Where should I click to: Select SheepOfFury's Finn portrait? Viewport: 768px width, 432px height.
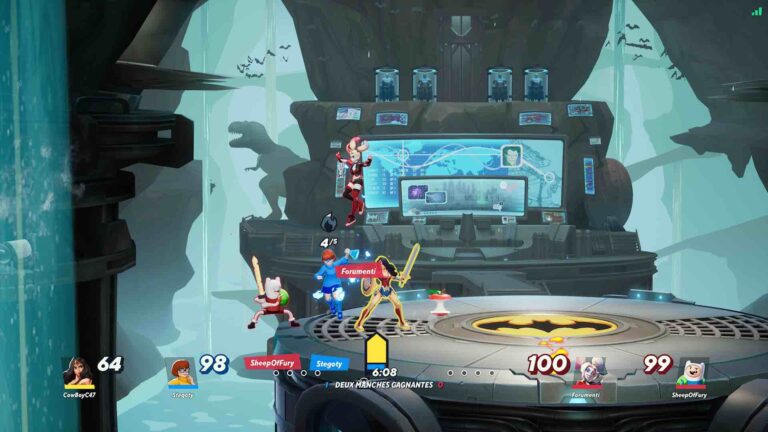tap(691, 372)
